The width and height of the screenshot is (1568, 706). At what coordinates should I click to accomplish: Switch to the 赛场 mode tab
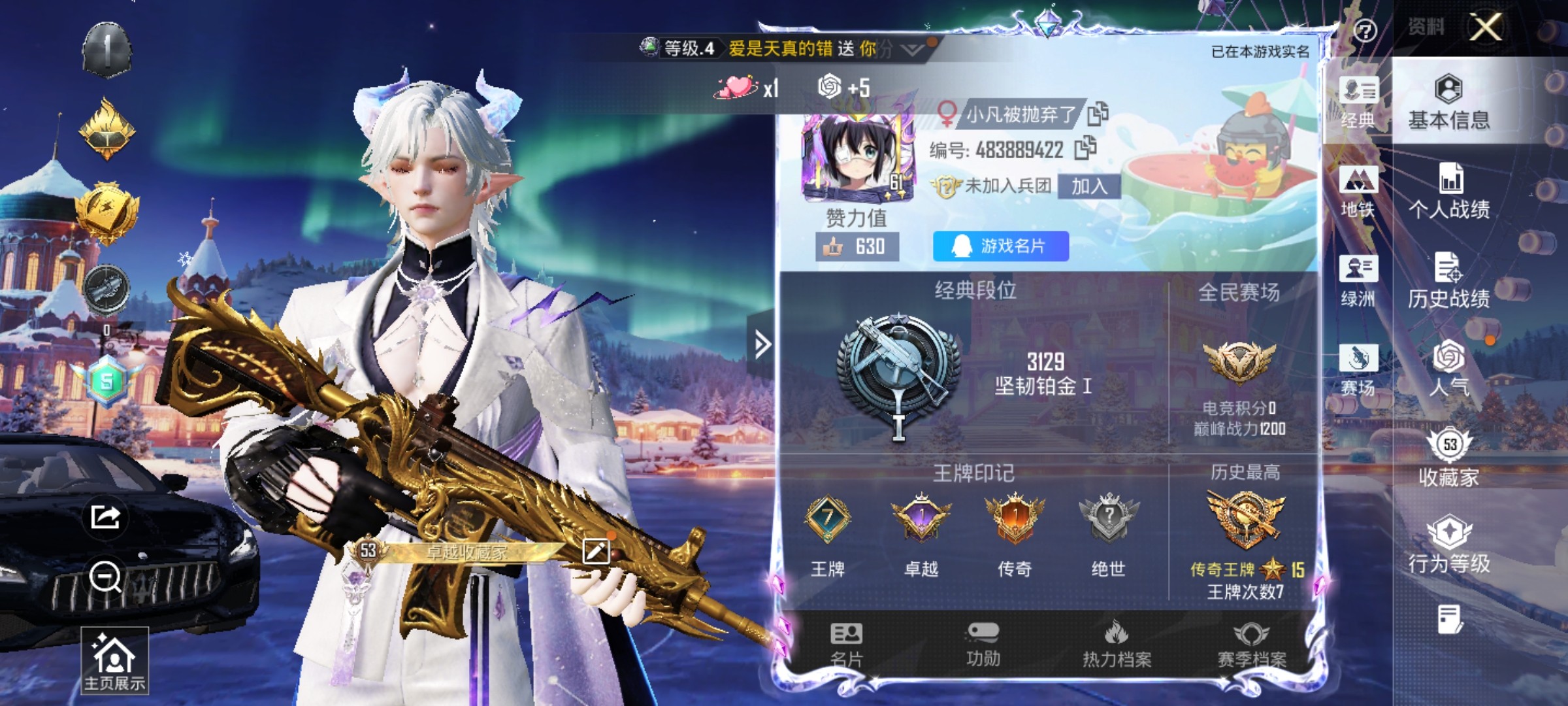point(1358,370)
